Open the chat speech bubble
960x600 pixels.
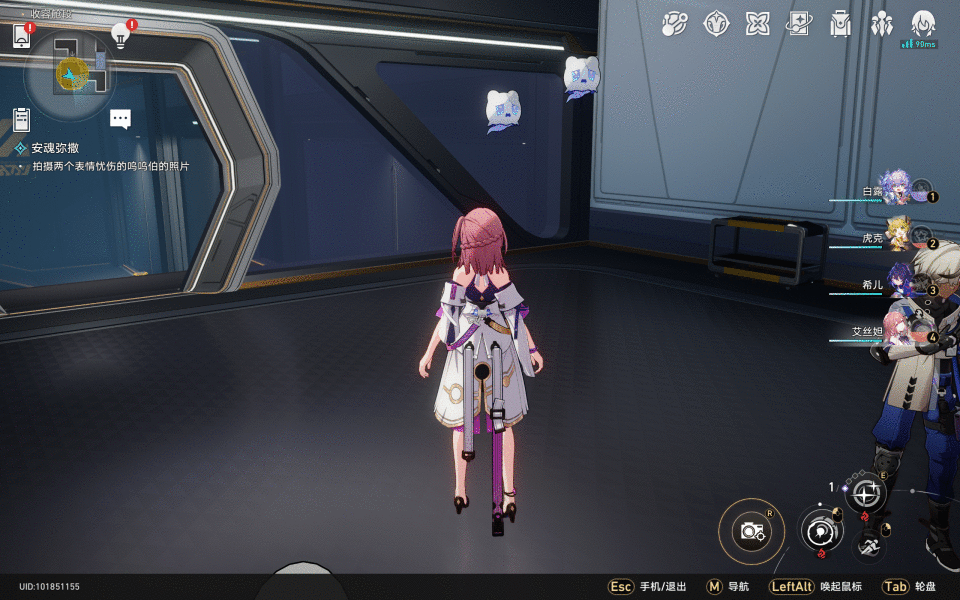tap(121, 119)
